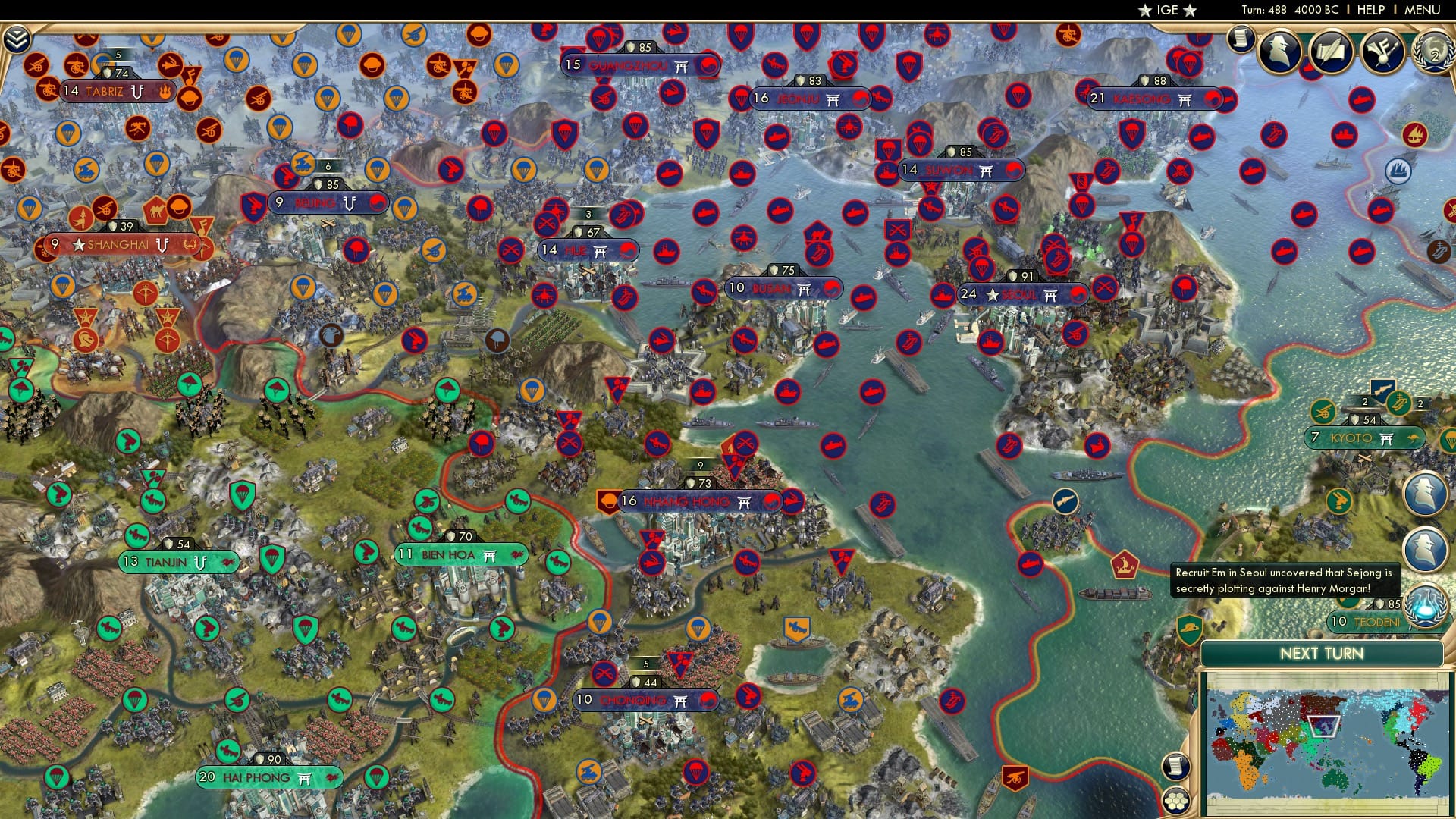Screen dimensions: 1456x819
Task: Select the Seoul city banner
Action: pos(1020,296)
